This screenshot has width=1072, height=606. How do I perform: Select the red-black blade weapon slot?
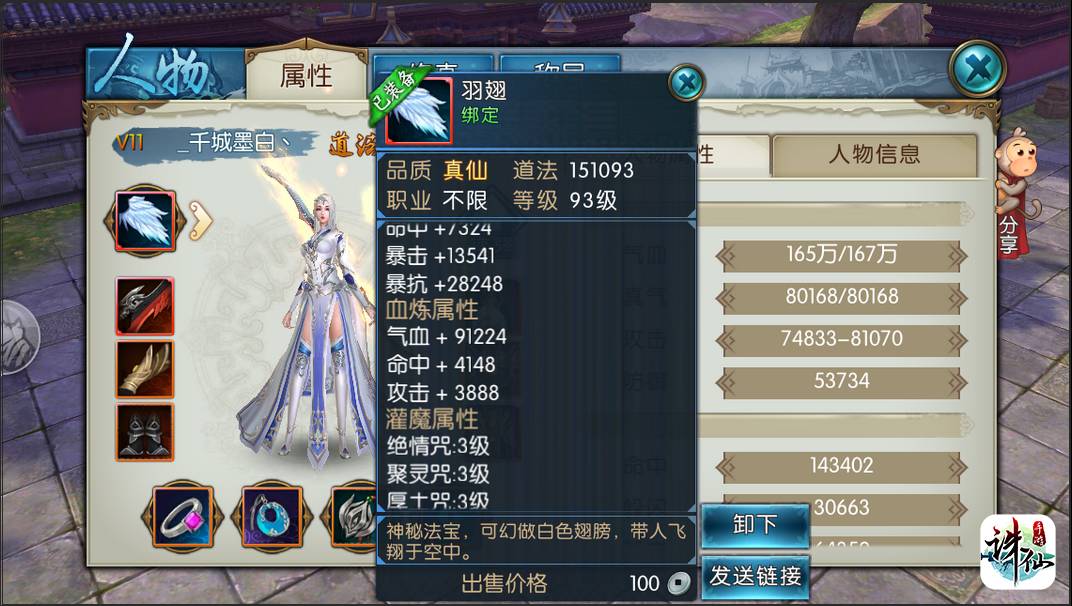coord(145,306)
